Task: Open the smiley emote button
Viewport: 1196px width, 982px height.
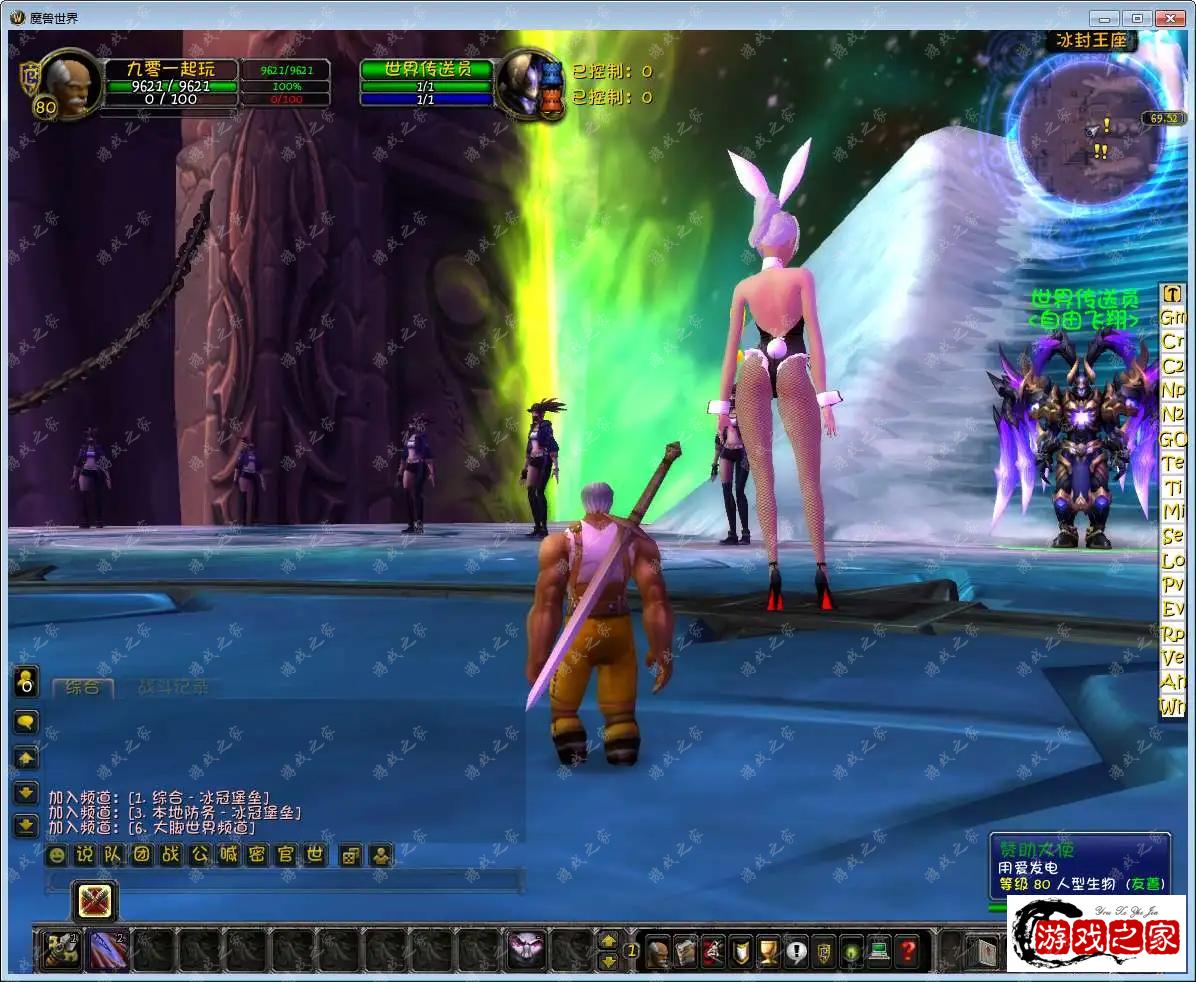Action: point(57,855)
